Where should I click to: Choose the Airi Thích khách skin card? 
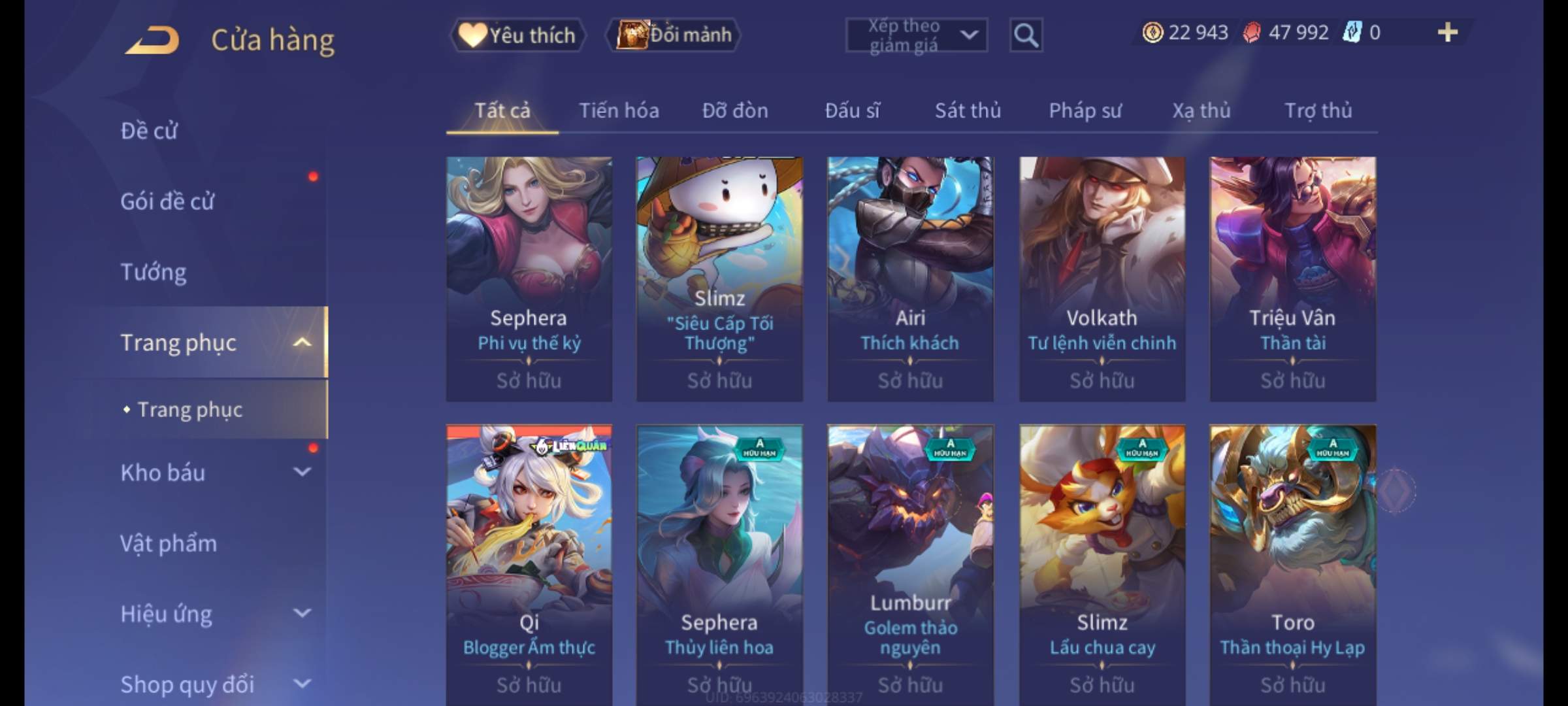[910, 278]
